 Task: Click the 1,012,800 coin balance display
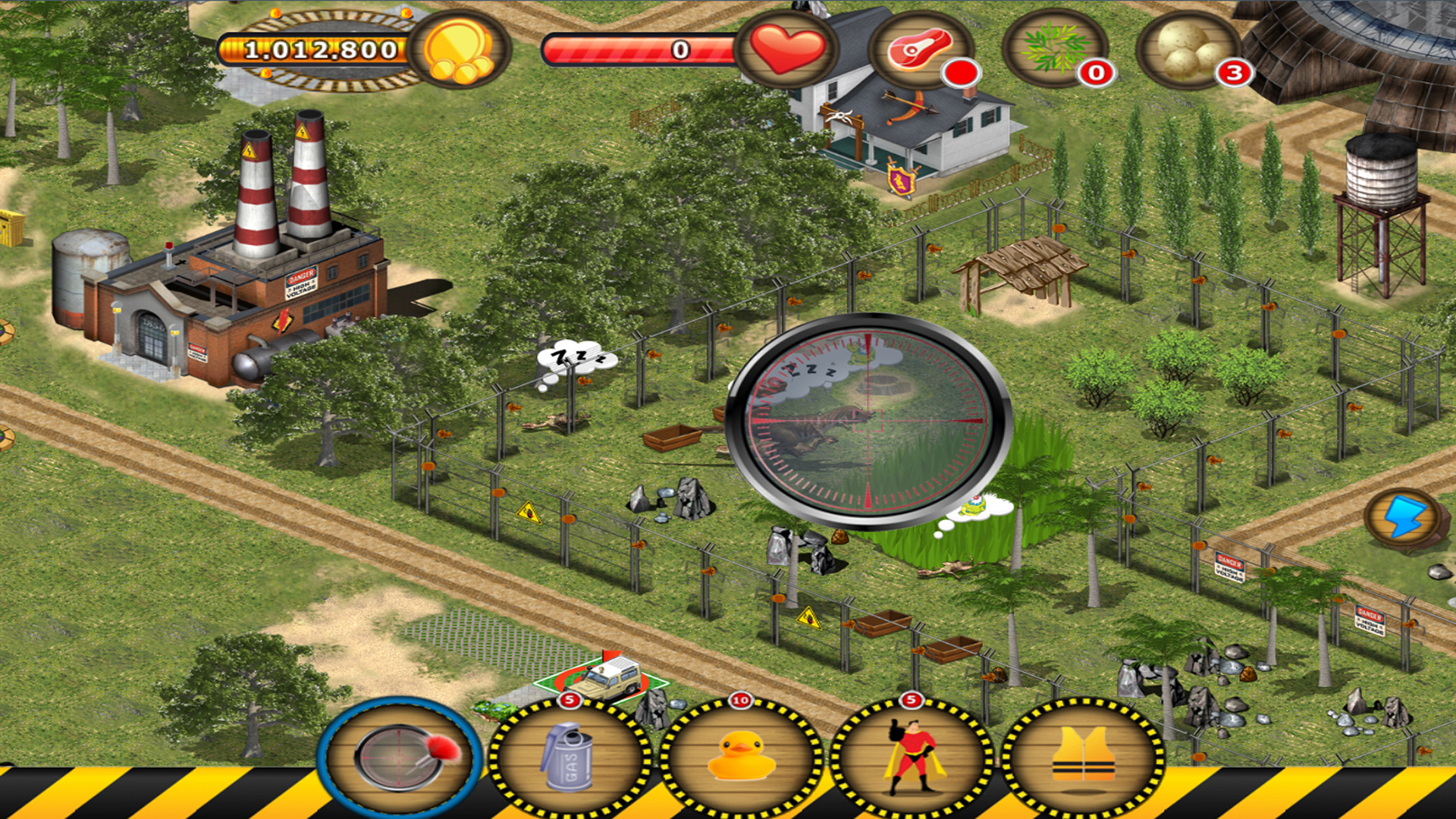pos(315,52)
